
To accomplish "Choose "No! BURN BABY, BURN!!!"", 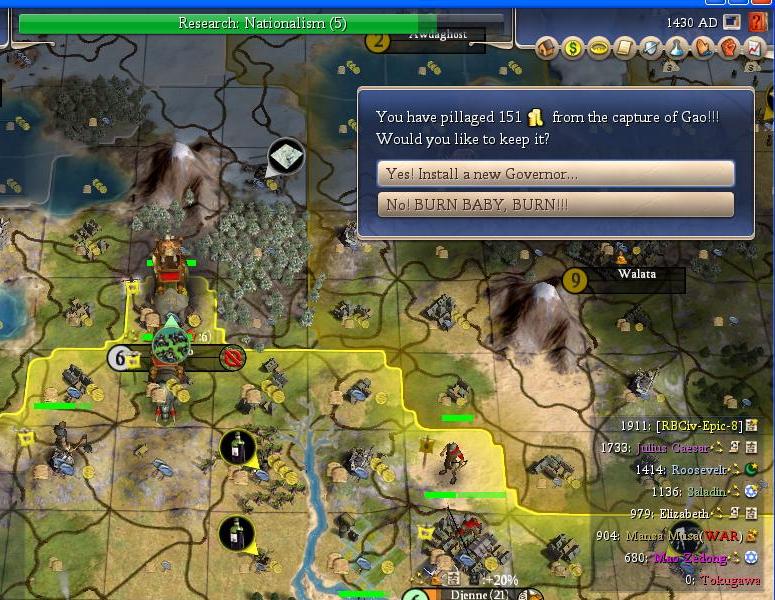I will [555, 205].
